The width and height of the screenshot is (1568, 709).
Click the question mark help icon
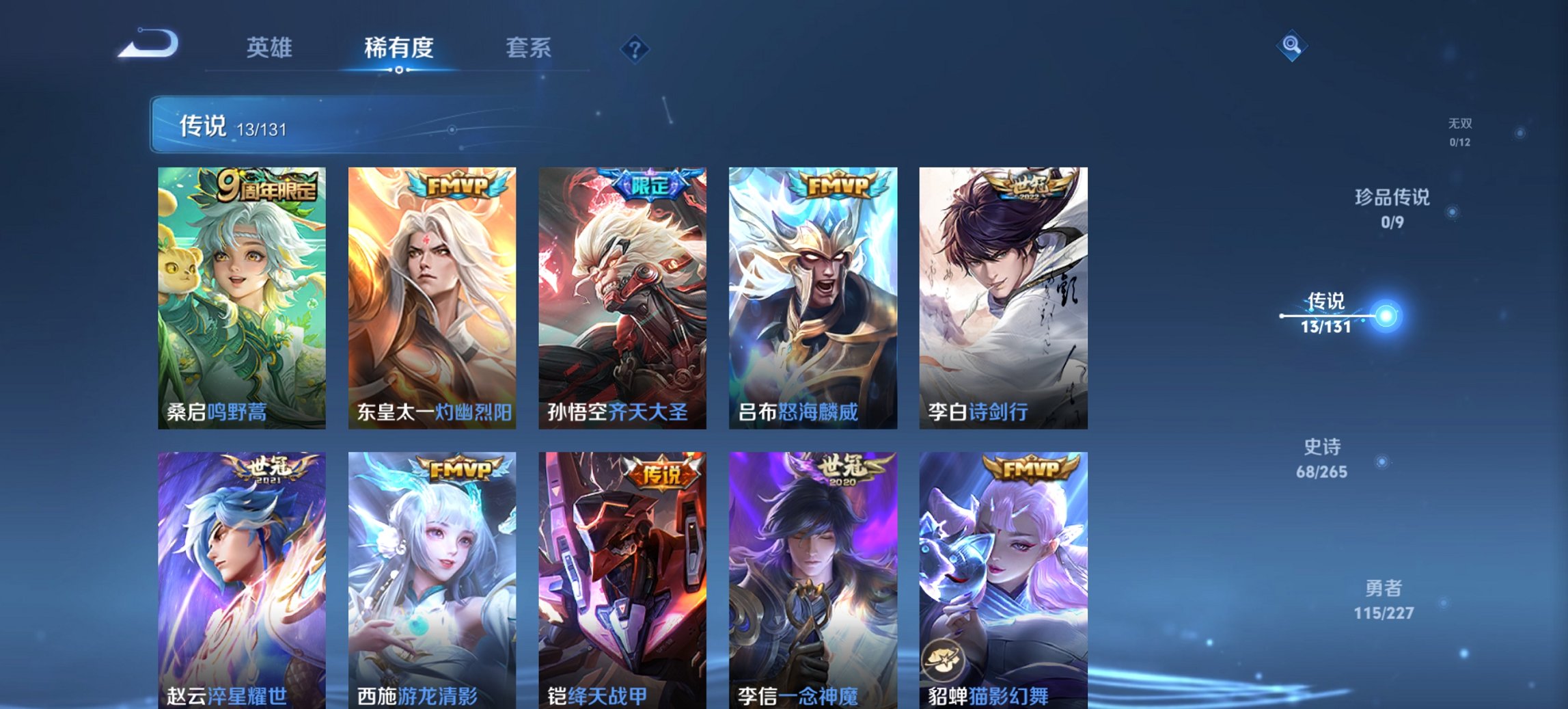(x=635, y=49)
